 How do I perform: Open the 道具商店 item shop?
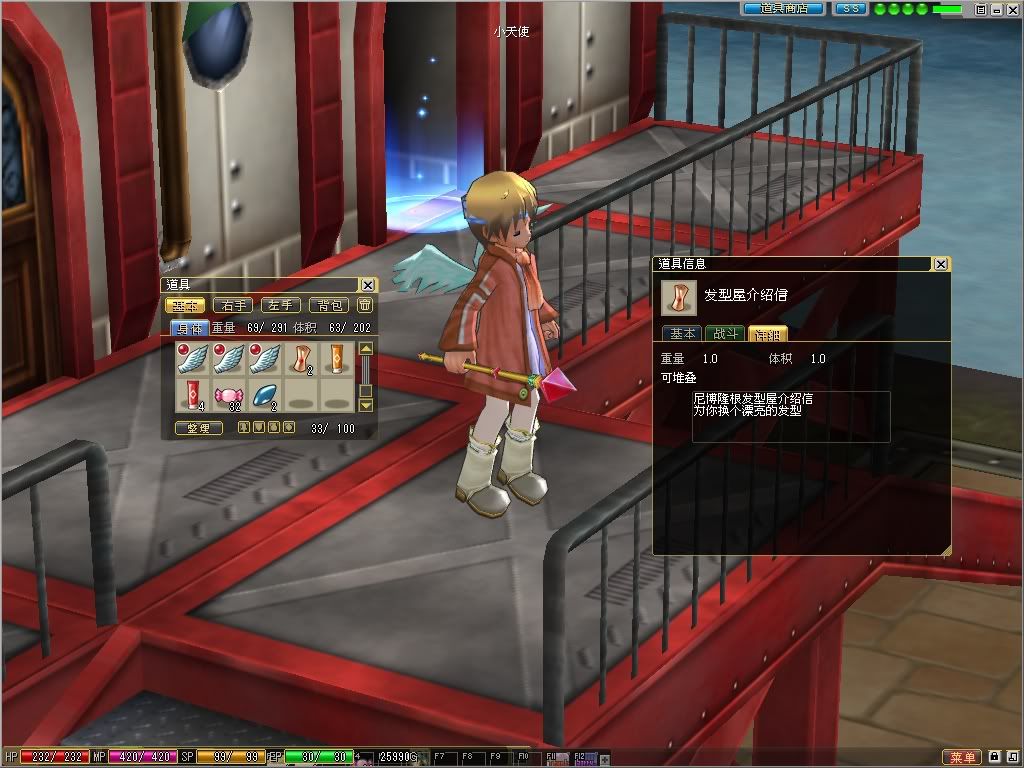[x=783, y=9]
